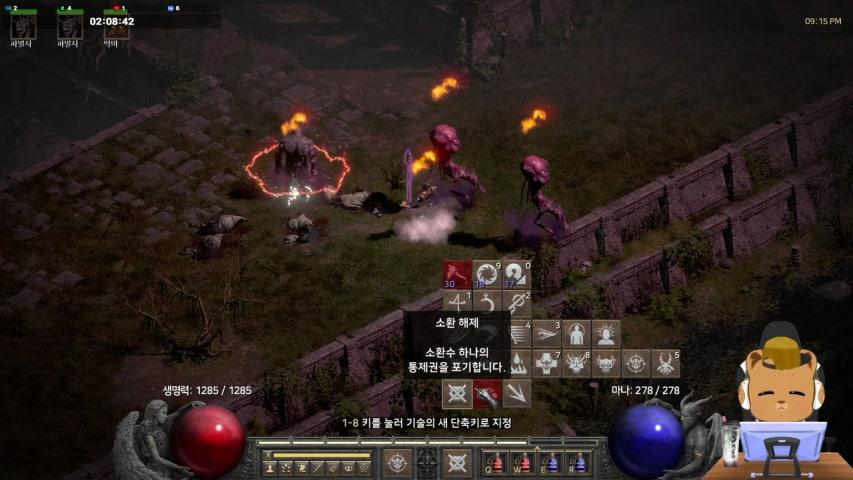This screenshot has height=480, width=853.
Task: Open the left-click skill slot on action bar
Action: (398, 462)
